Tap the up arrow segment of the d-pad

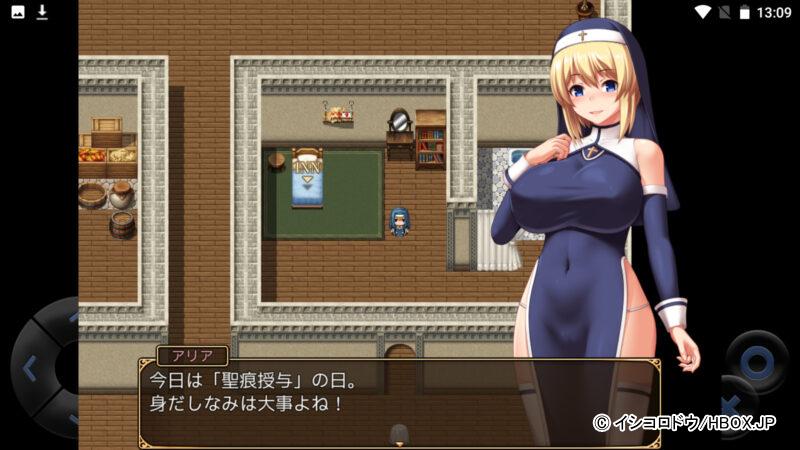[x=69, y=318]
